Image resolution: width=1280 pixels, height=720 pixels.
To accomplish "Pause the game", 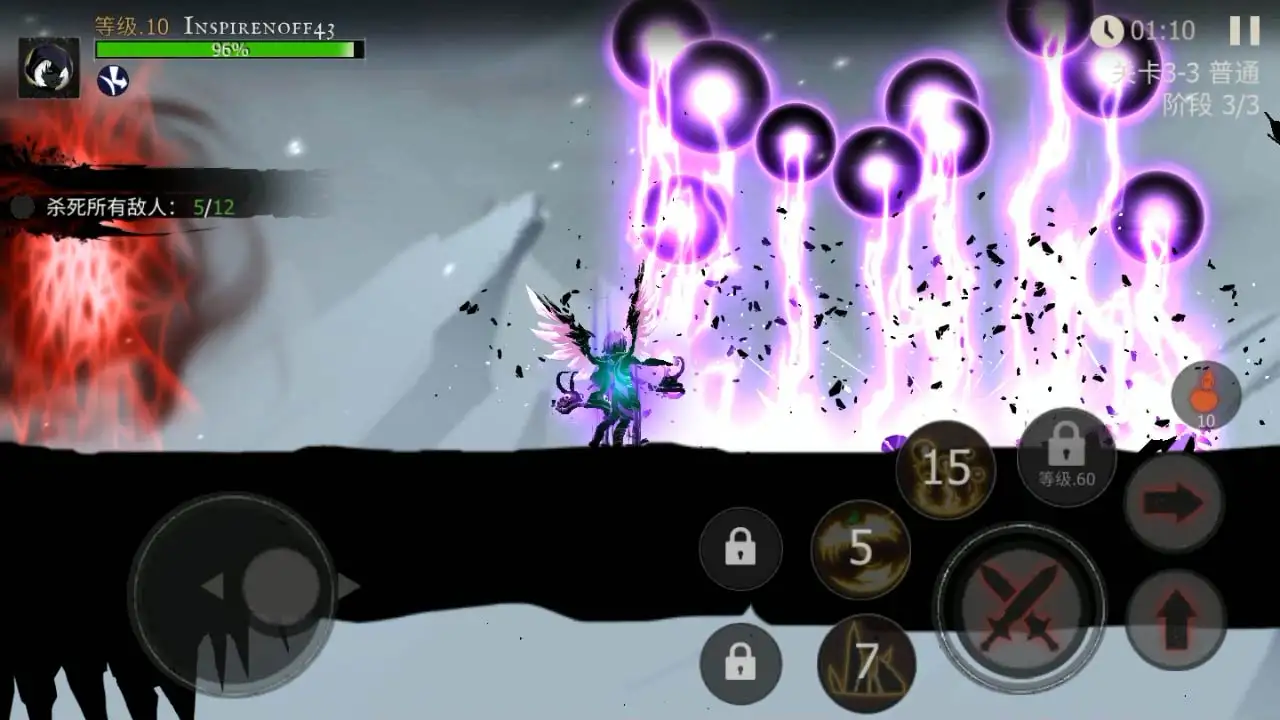I will [x=1244, y=31].
